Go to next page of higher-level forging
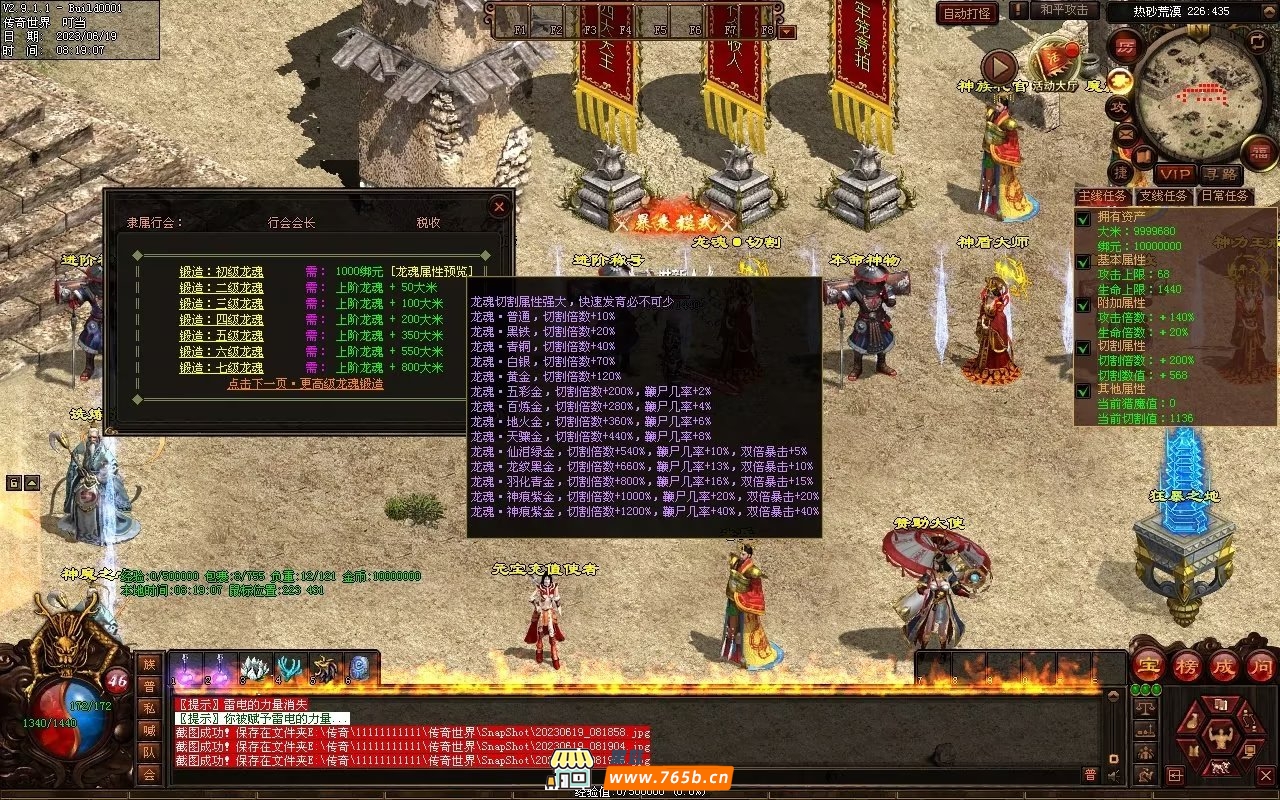The height and width of the screenshot is (800, 1280). pos(305,383)
